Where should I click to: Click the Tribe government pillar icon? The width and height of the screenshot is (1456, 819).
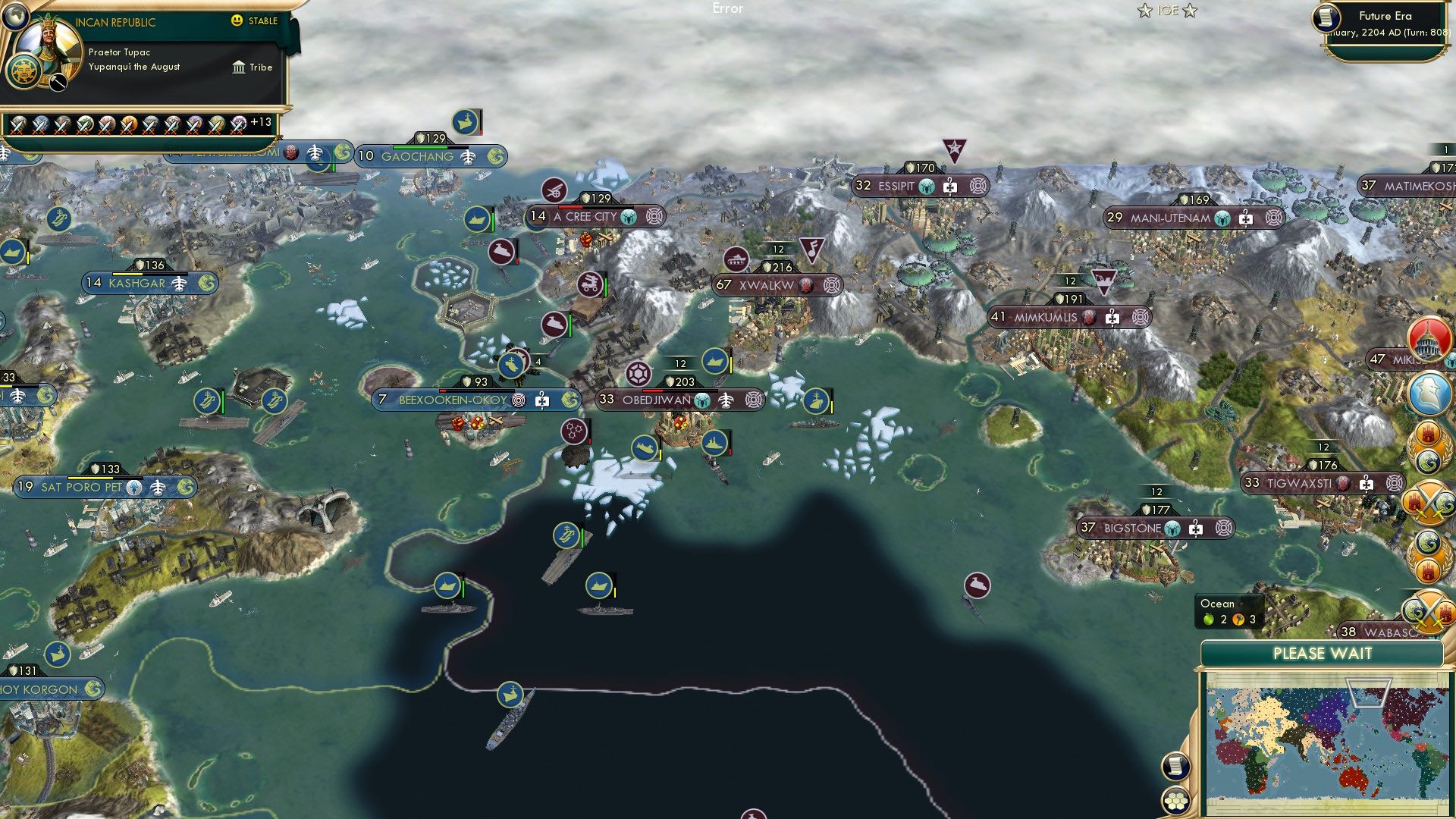tap(239, 67)
